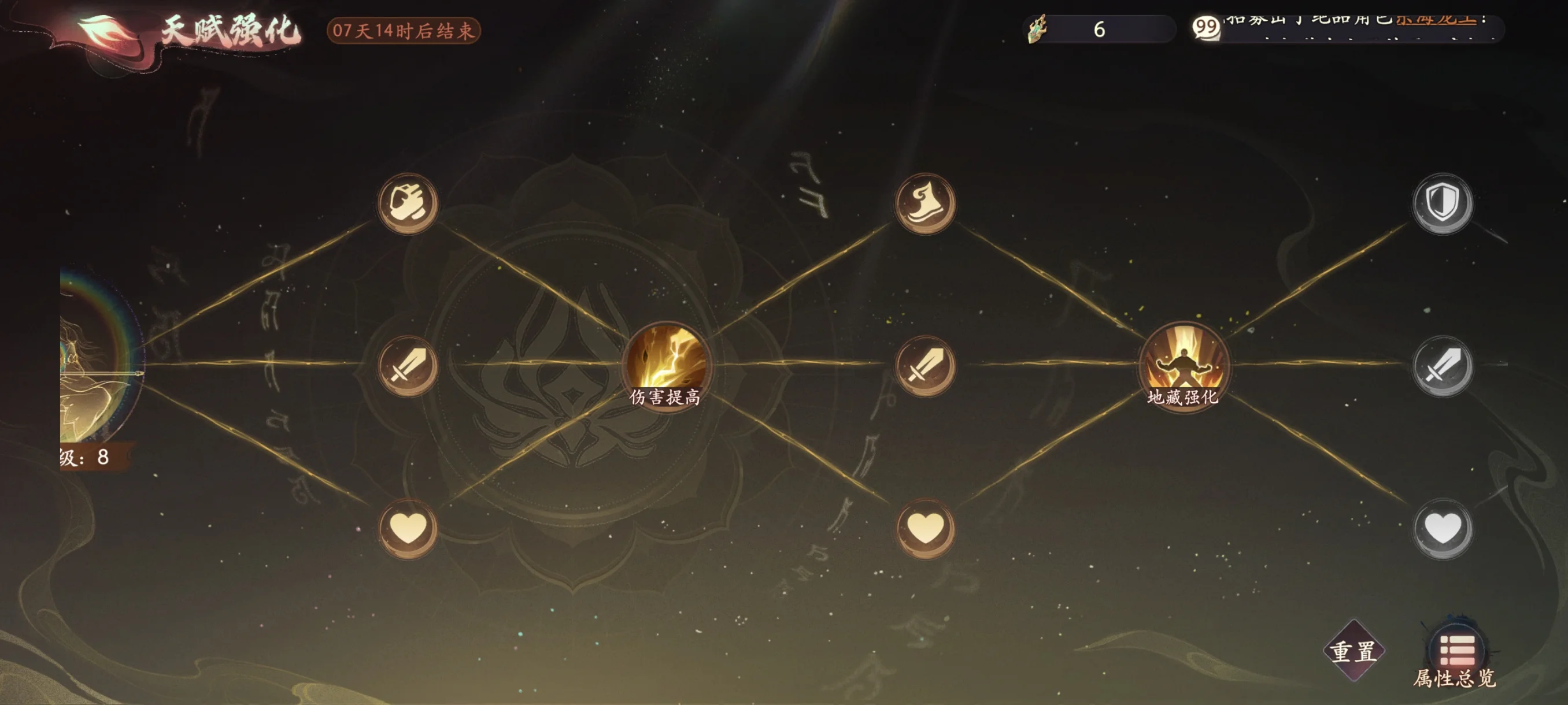The image size is (1568, 705).
Task: Open the chat bubble showing 99
Action: [x=1205, y=28]
